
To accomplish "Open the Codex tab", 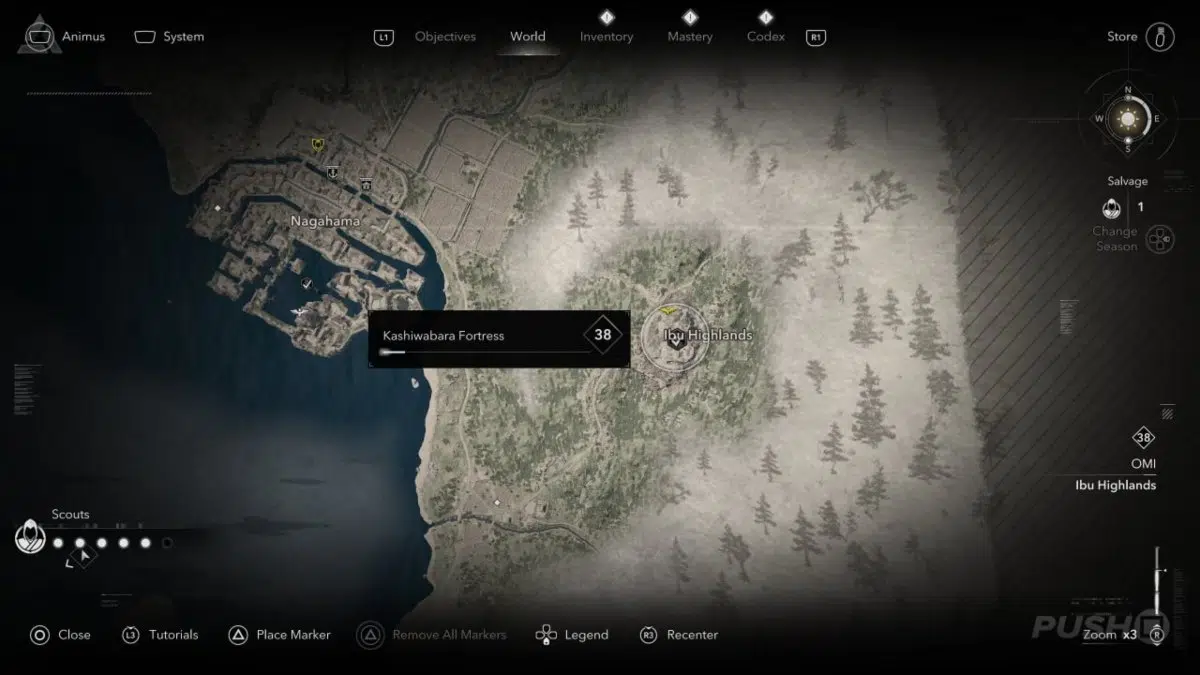I will (x=765, y=37).
